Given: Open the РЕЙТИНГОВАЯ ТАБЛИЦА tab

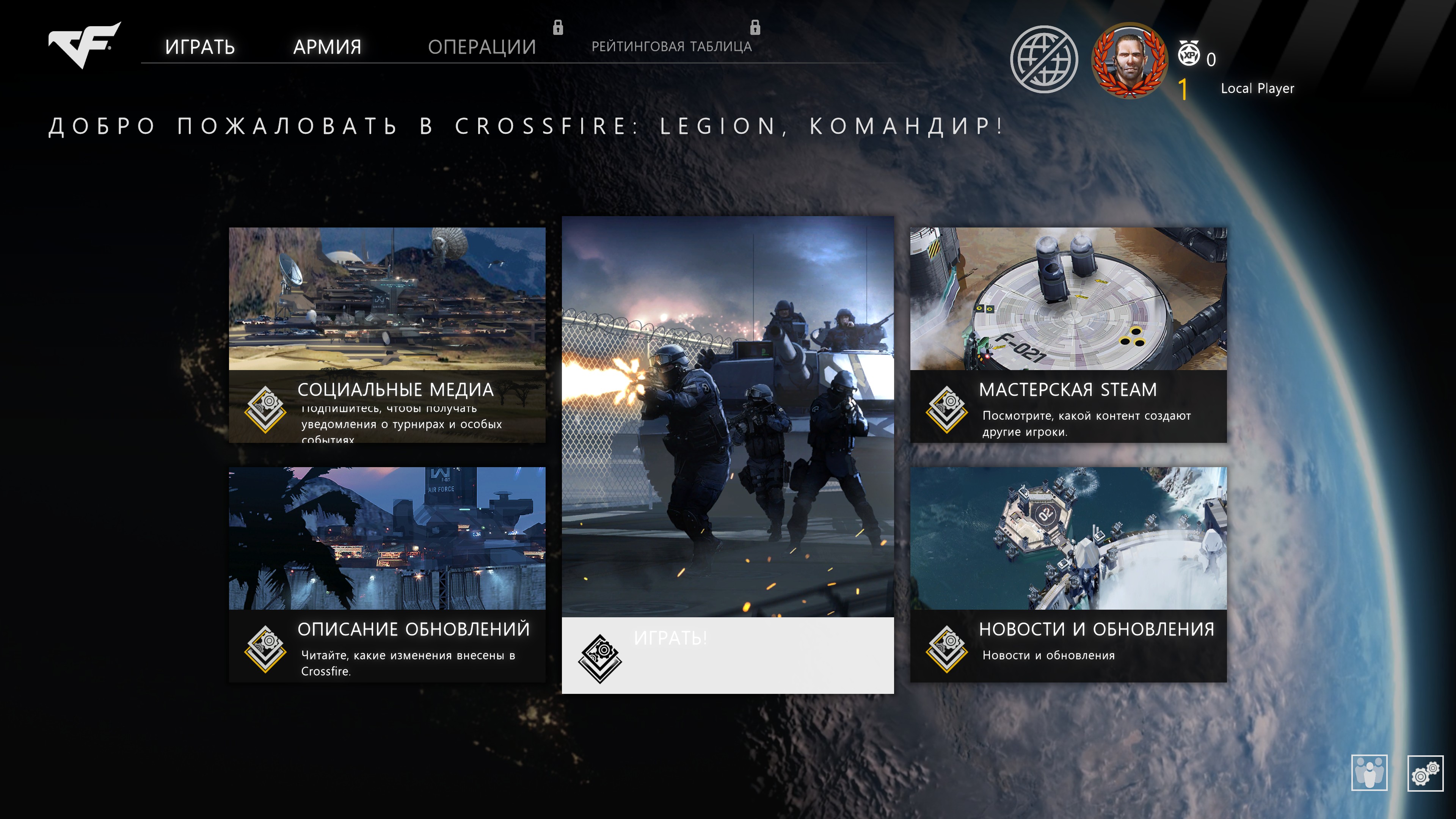Looking at the screenshot, I should tap(672, 46).
